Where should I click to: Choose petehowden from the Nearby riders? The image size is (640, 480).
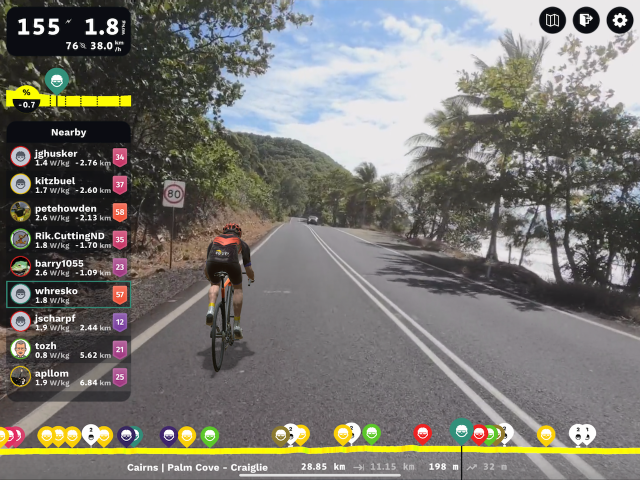click(68, 212)
